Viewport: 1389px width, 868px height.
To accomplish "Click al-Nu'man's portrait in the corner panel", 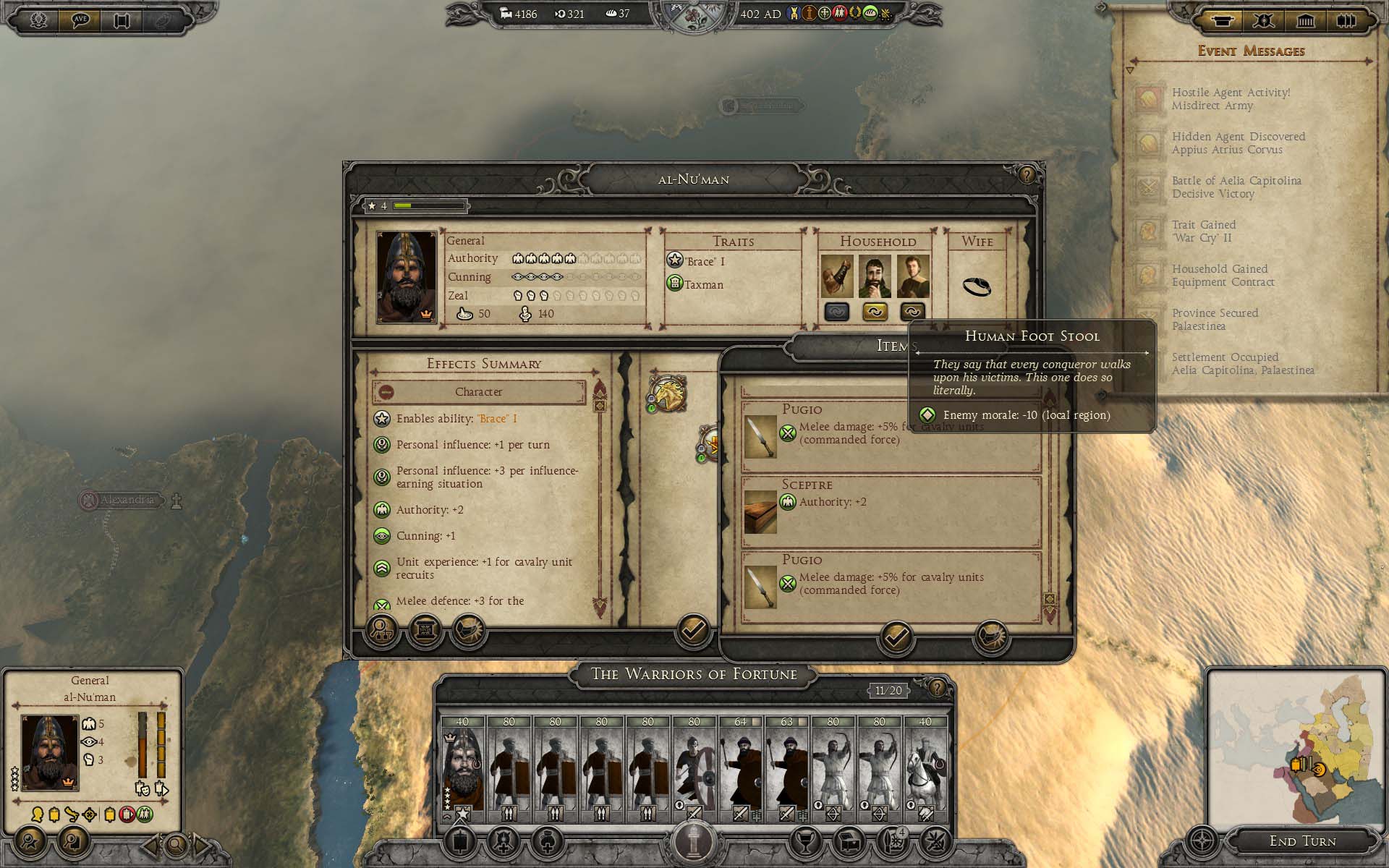I will tap(49, 752).
